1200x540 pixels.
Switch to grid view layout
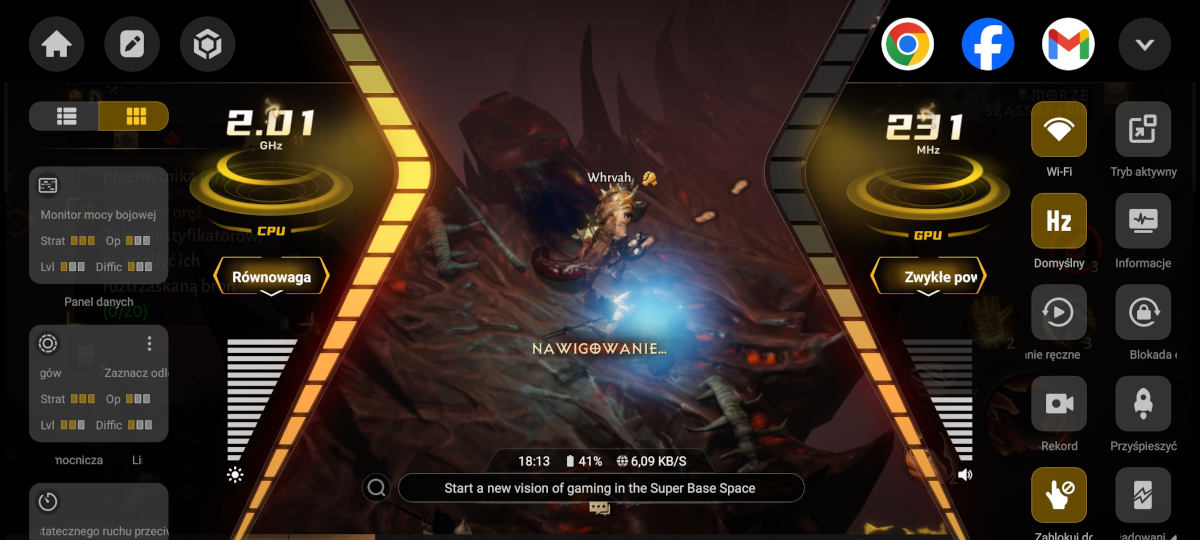[x=135, y=116]
